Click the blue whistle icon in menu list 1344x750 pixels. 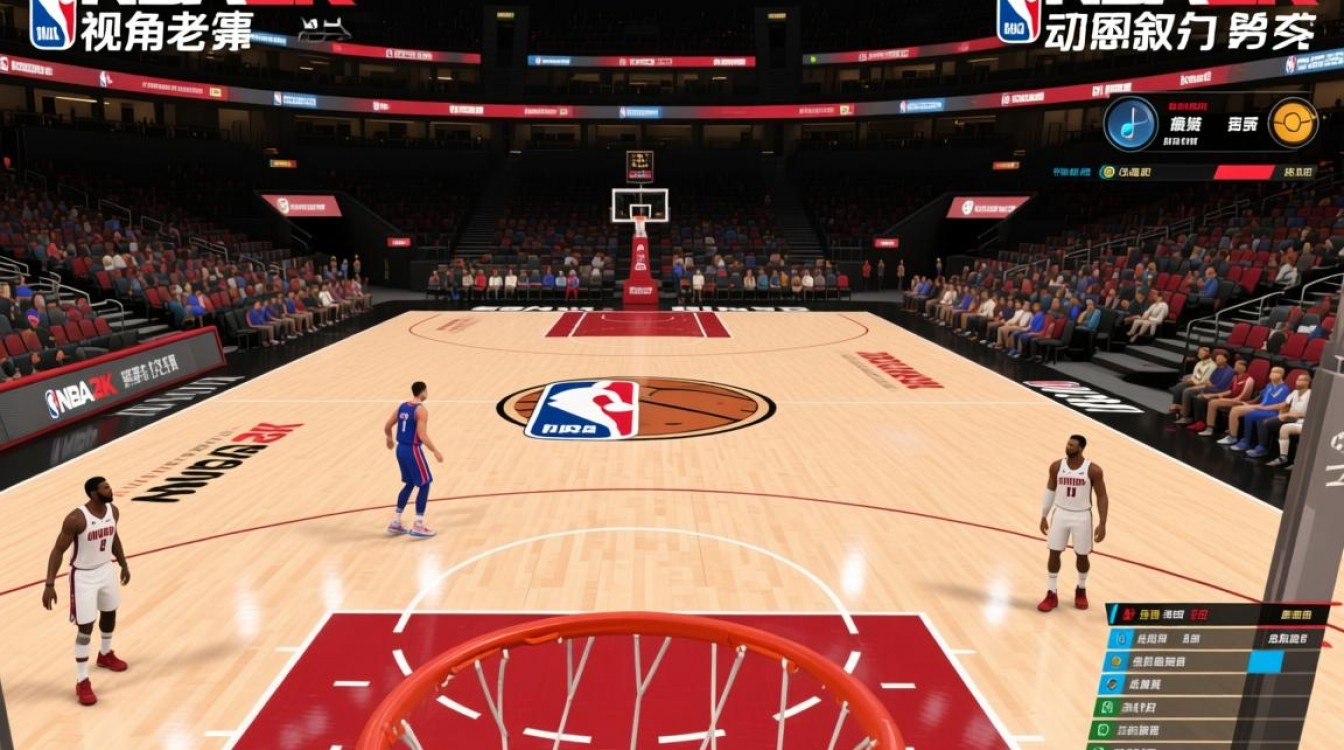1120,638
